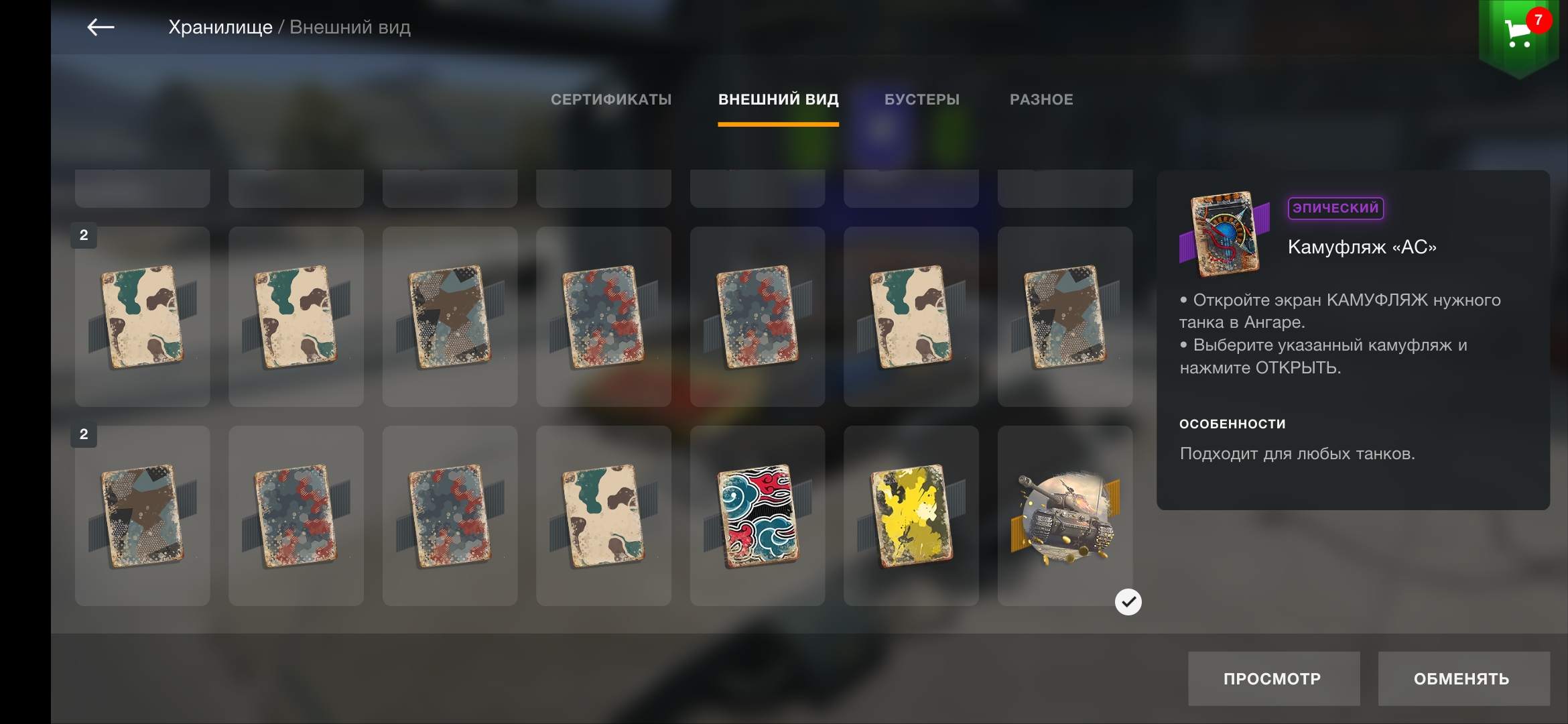
Task: Open the Бустеры tab
Action: [x=921, y=100]
